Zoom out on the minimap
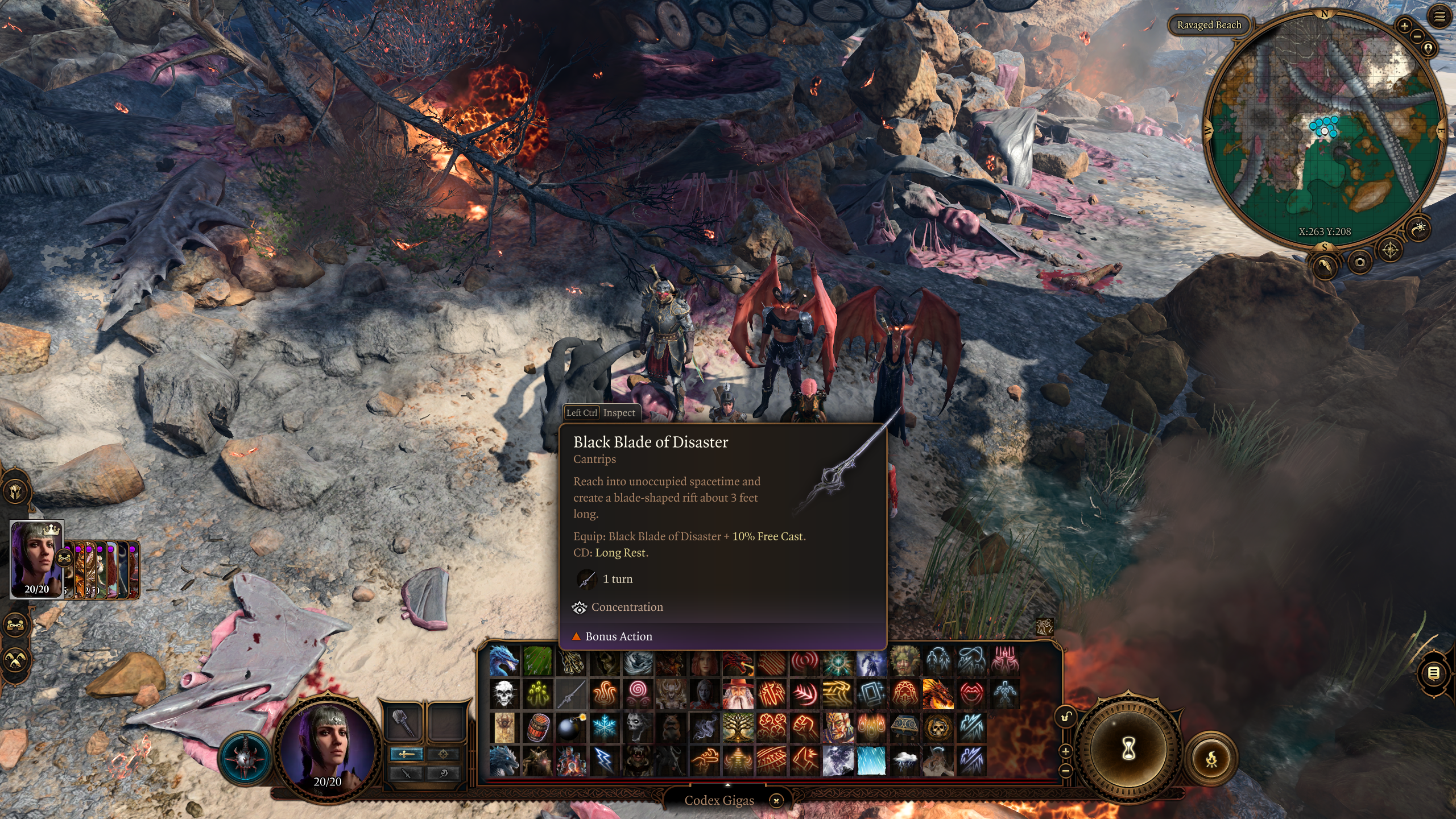 coord(1417,36)
